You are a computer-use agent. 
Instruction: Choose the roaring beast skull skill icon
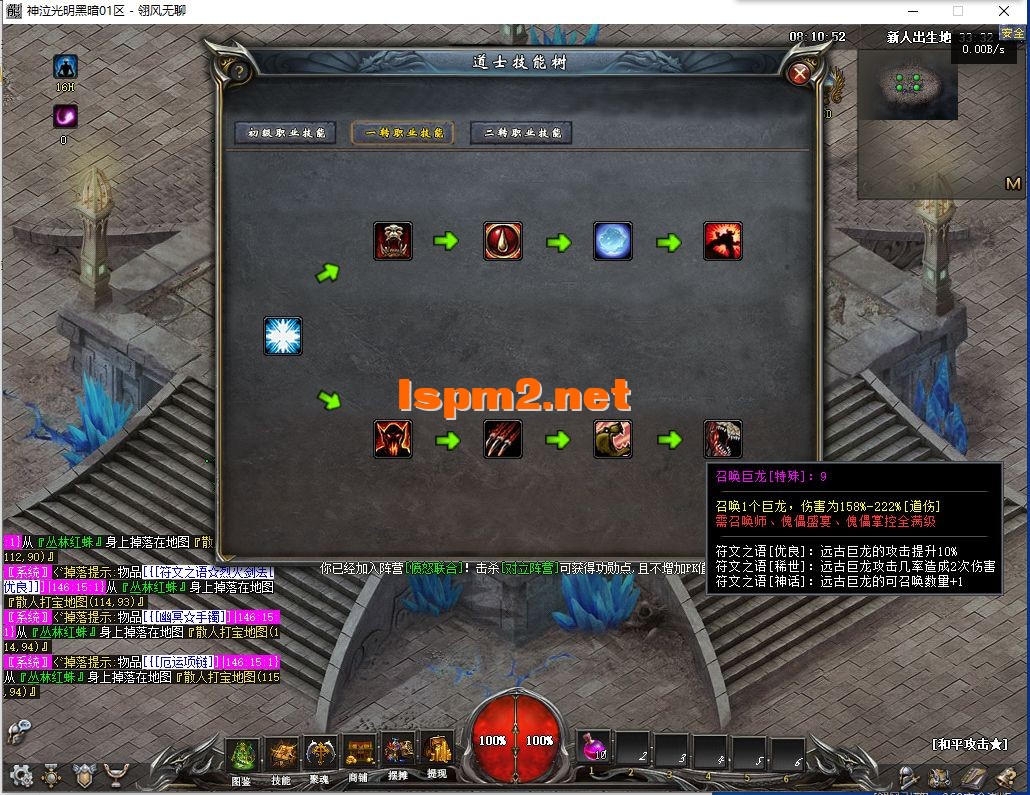tap(393, 241)
